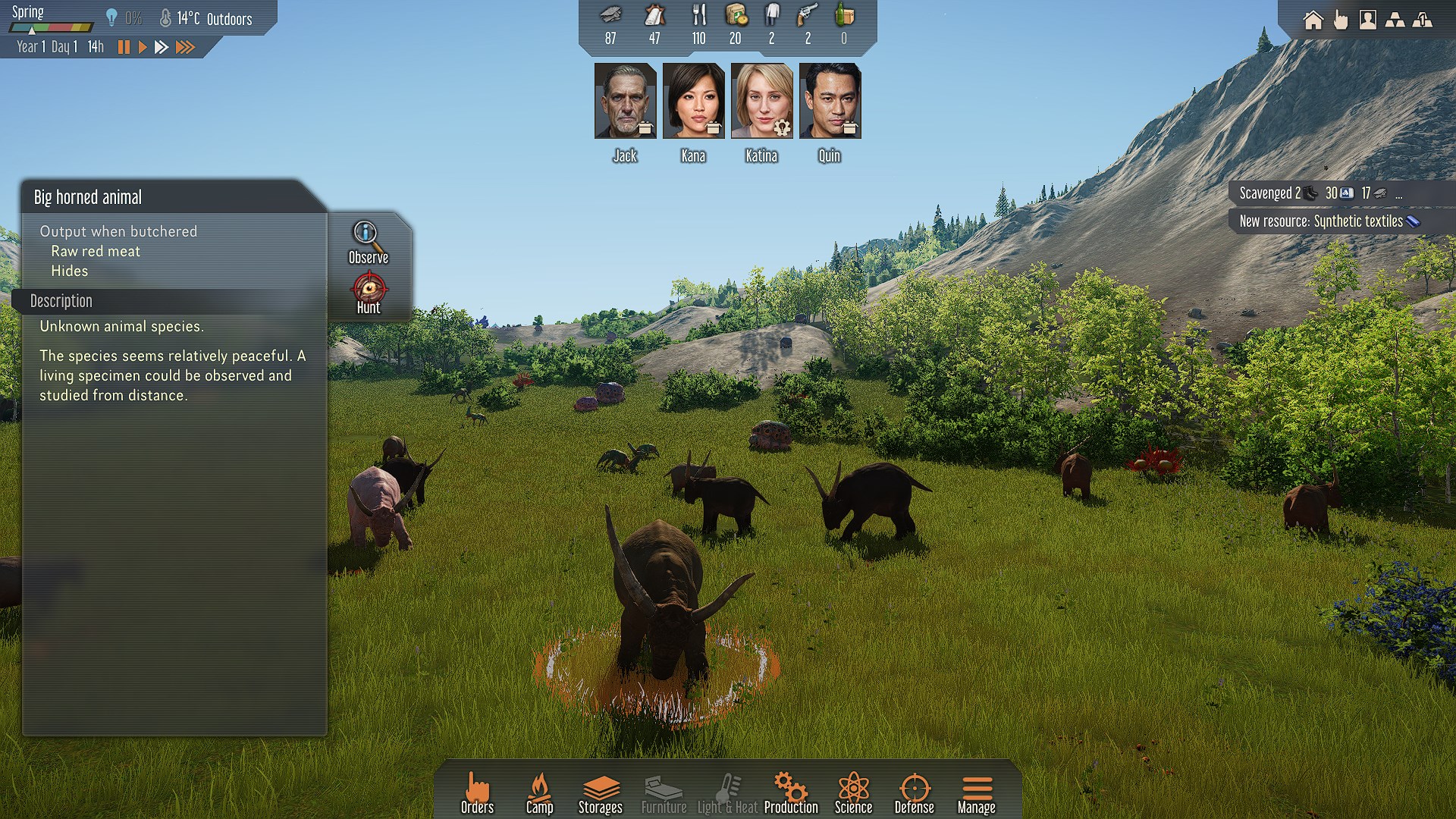Open the Camp build menu
Image resolution: width=1456 pixels, height=819 pixels.
[x=539, y=793]
